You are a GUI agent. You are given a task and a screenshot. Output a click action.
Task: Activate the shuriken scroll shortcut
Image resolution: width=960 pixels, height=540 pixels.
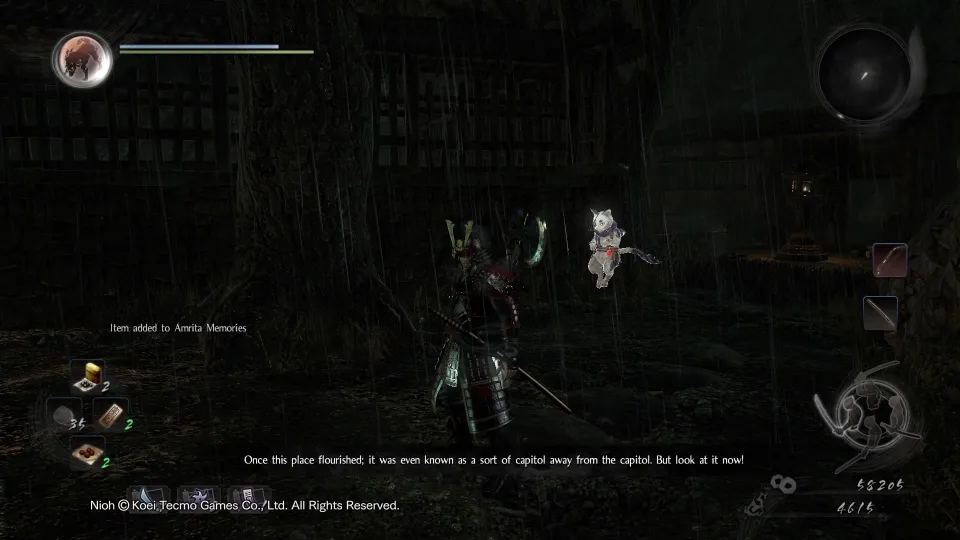click(x=201, y=497)
